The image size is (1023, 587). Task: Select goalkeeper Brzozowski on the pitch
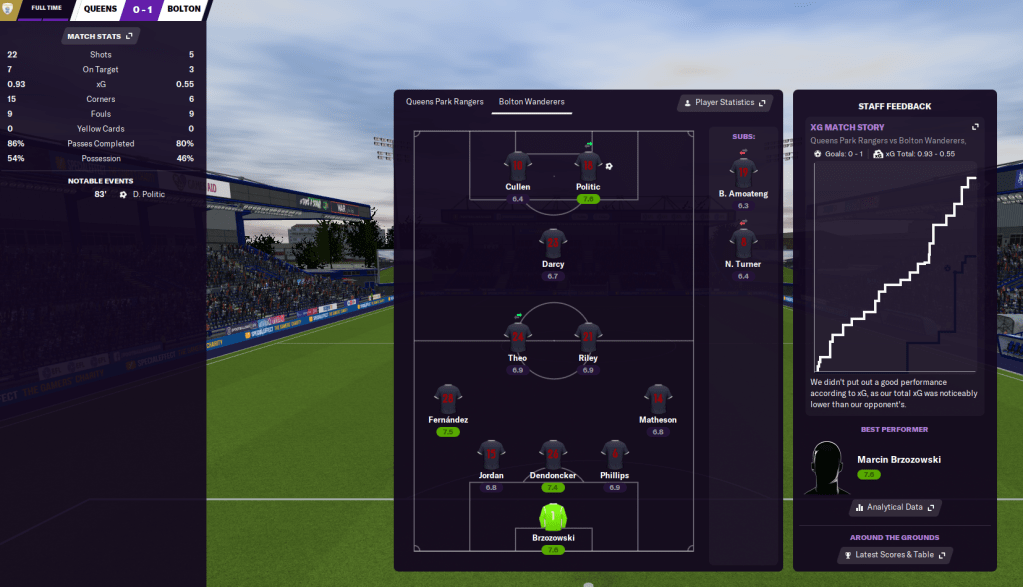(553, 518)
